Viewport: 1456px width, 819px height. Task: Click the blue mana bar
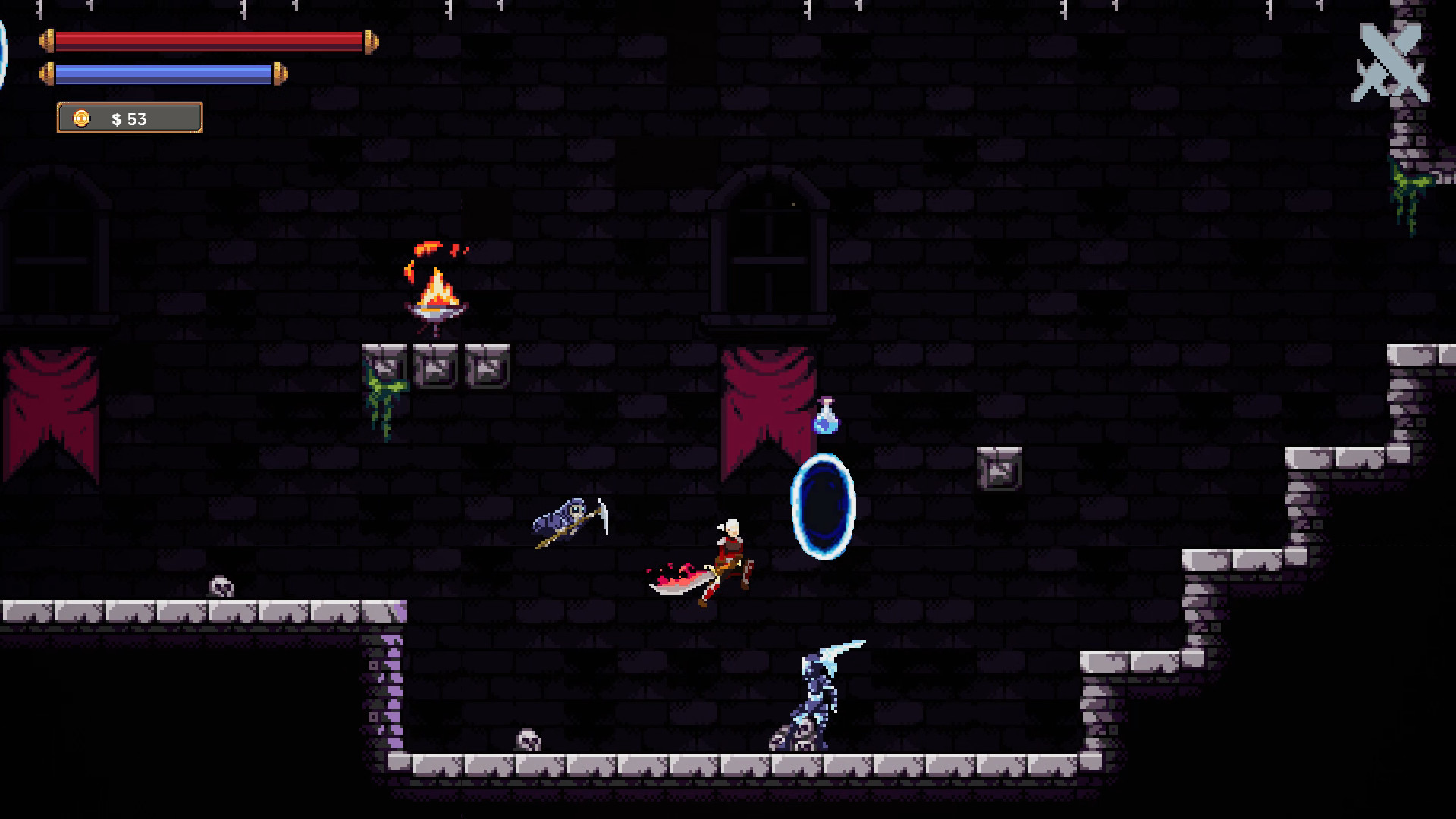[x=165, y=73]
